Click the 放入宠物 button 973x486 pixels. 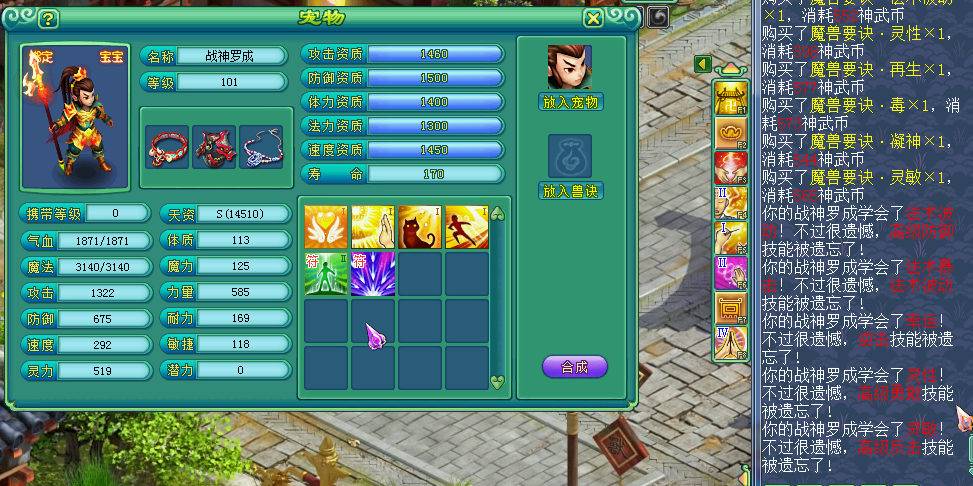pyautogui.click(x=571, y=101)
